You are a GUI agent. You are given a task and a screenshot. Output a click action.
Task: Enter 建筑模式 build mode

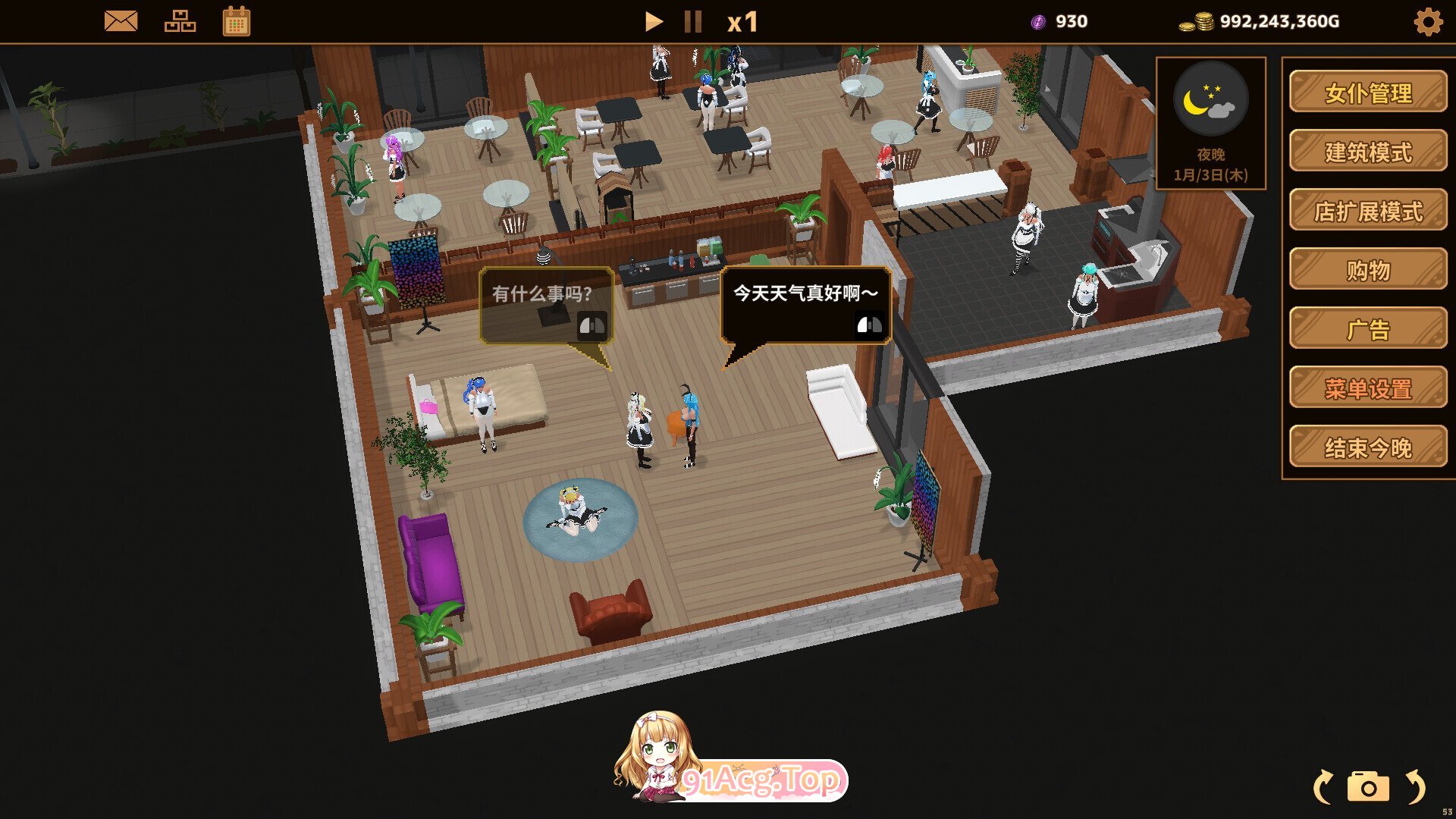click(x=1367, y=152)
